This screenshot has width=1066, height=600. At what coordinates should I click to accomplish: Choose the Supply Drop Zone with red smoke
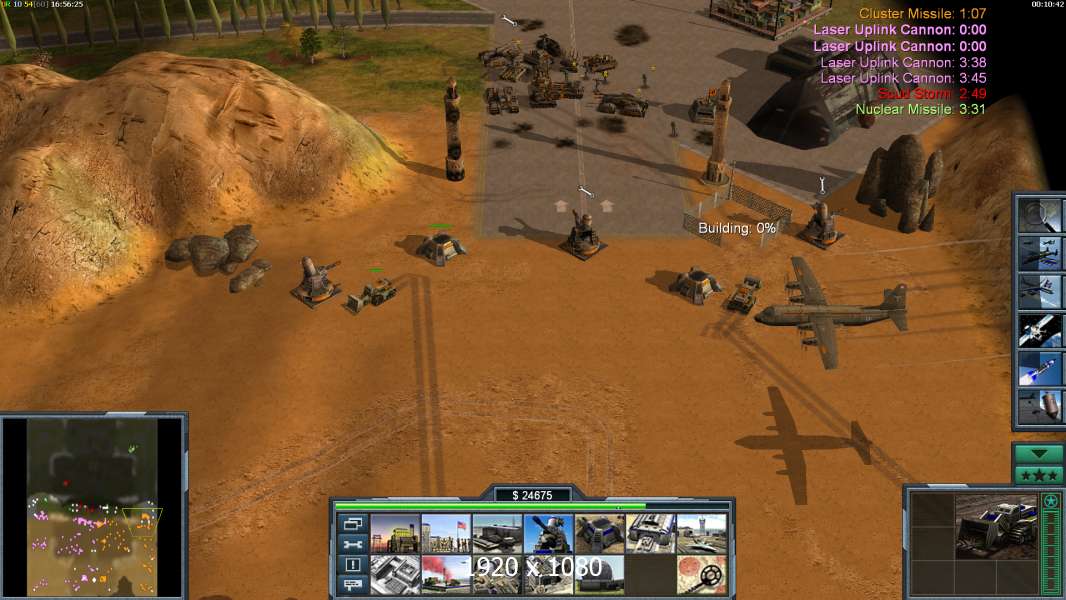(x=446, y=575)
